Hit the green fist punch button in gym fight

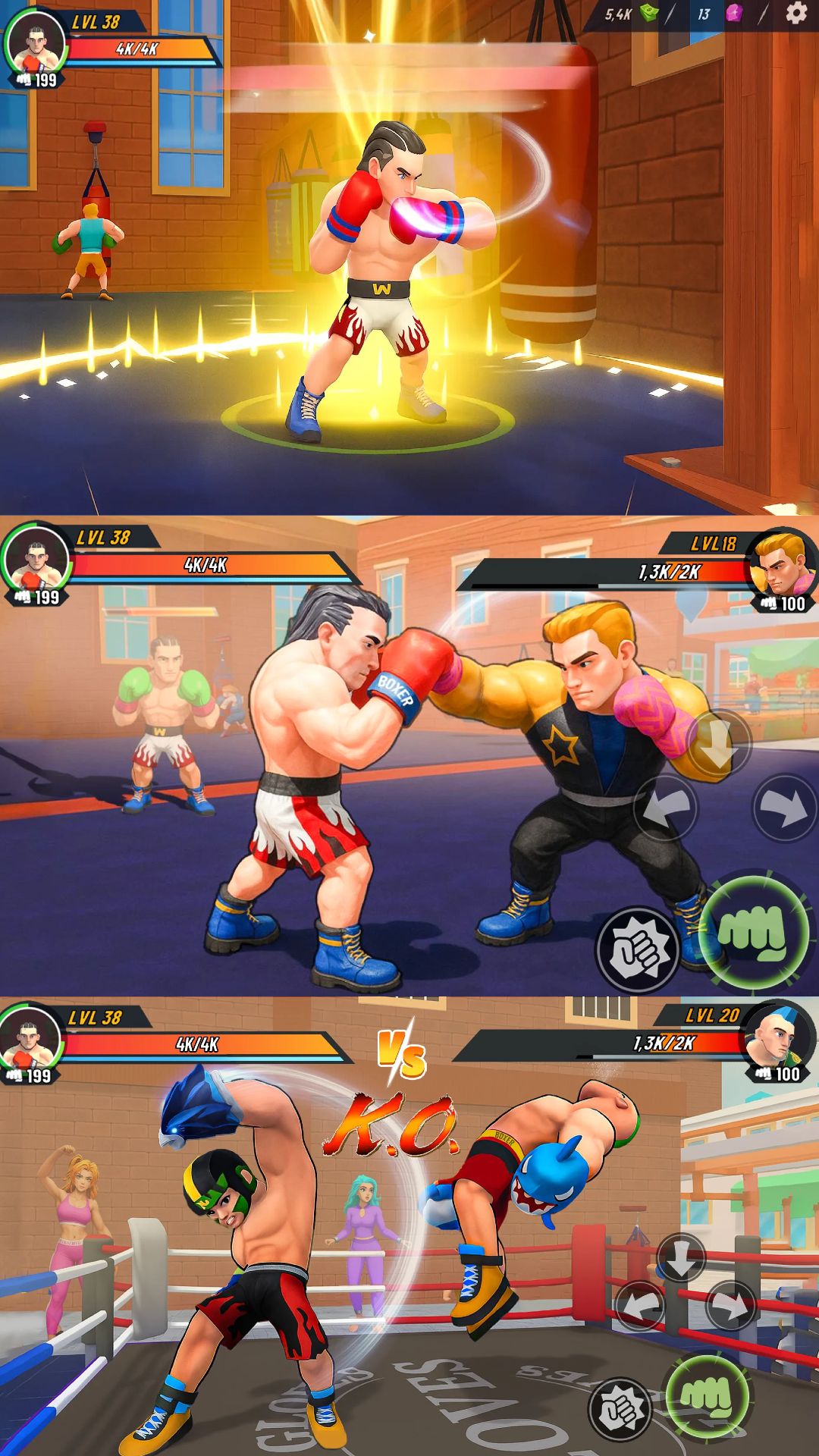pos(752,931)
